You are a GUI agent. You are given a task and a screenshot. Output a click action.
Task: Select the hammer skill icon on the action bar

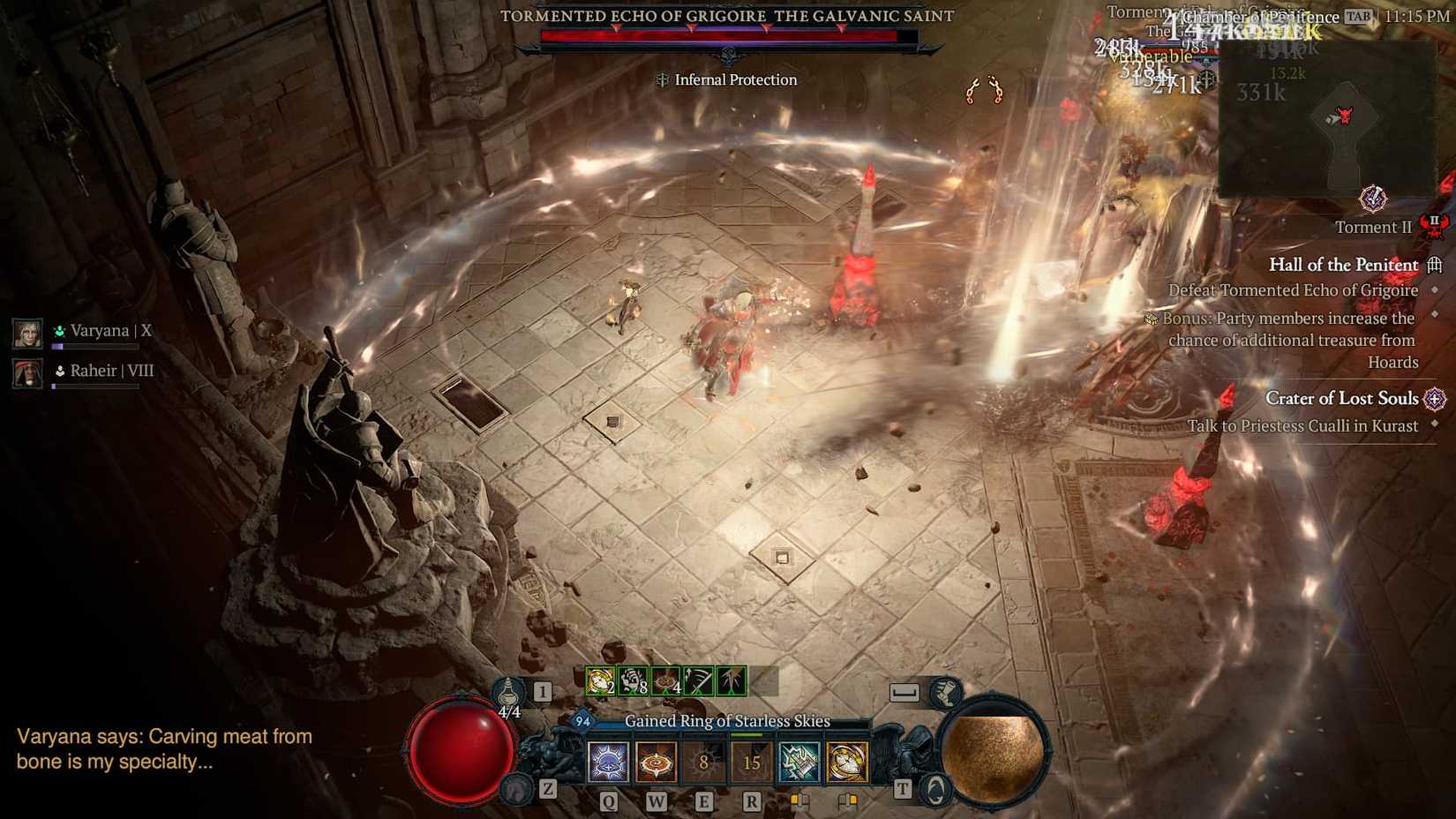(x=799, y=762)
